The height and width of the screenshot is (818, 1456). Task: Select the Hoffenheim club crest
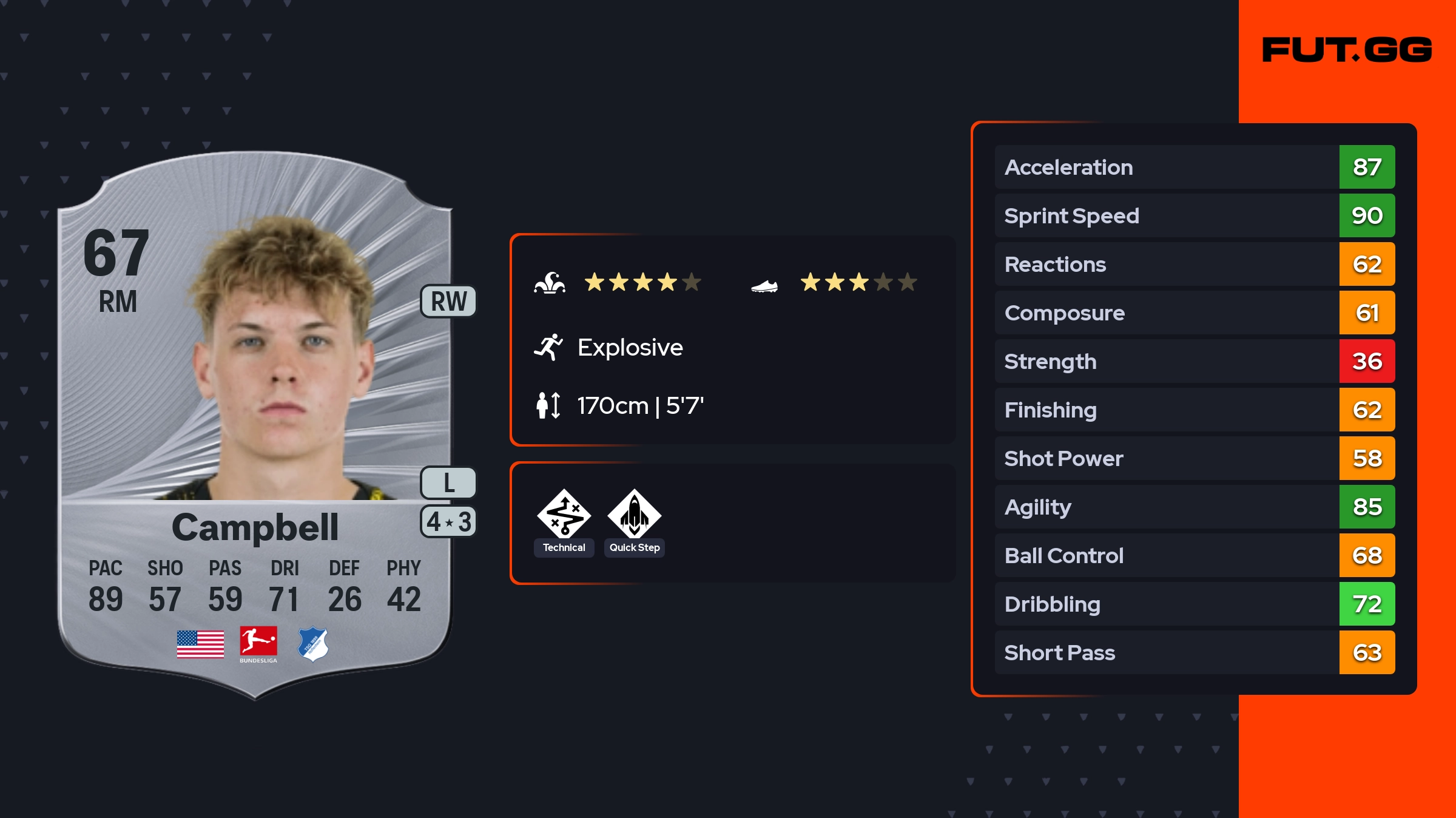click(x=313, y=644)
